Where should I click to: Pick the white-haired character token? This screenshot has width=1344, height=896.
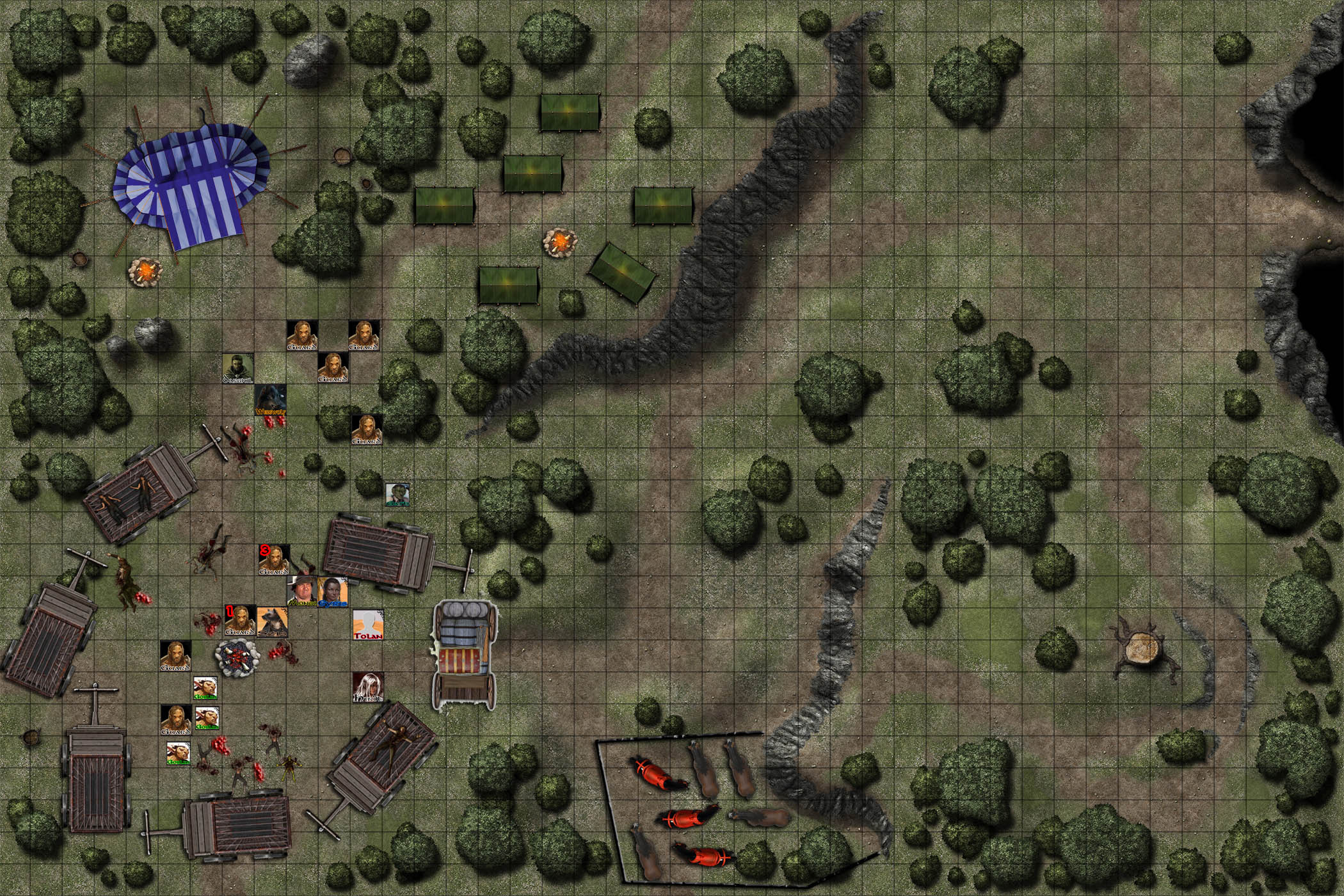point(368,688)
